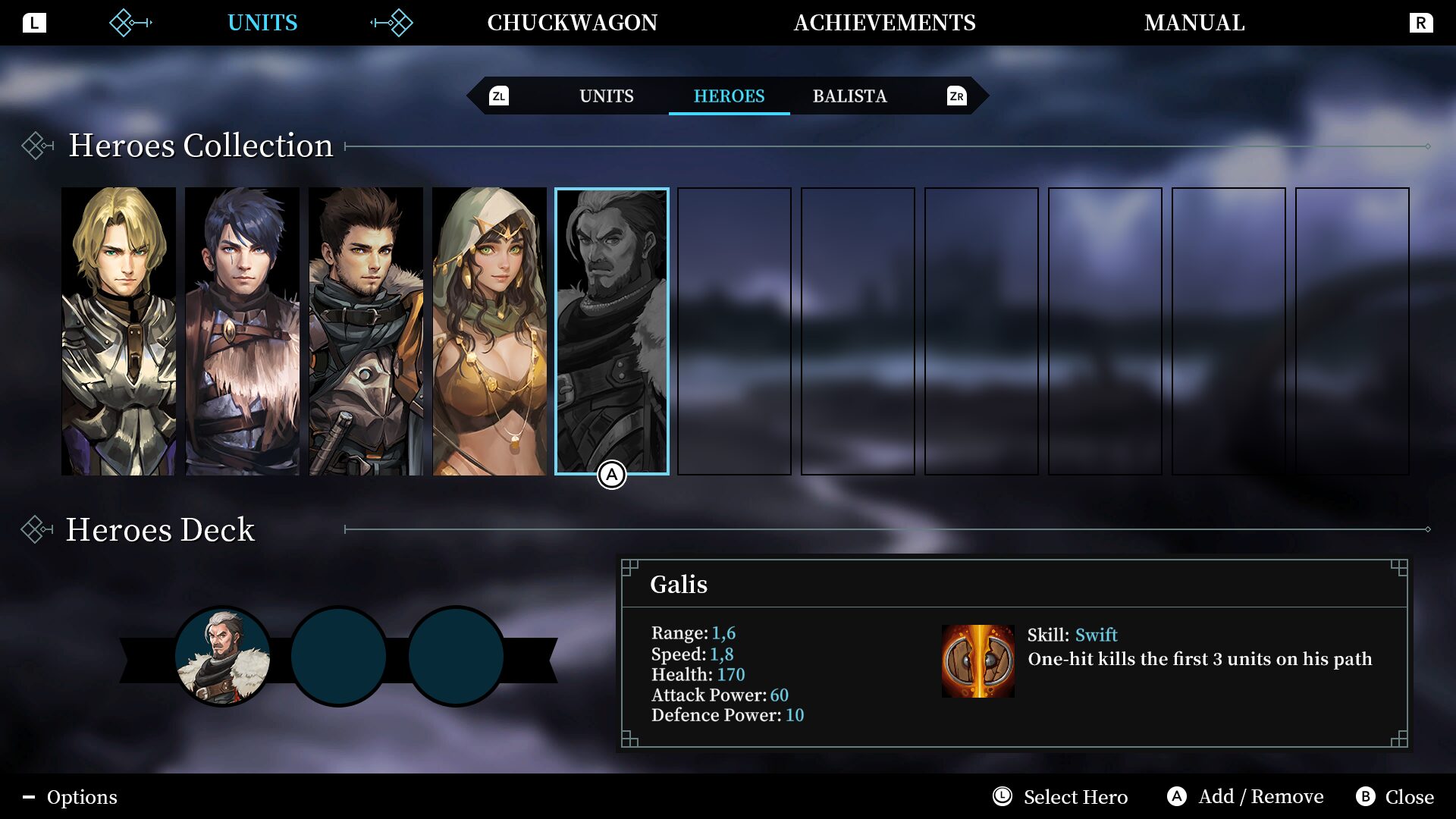Select the hooded green-eyed woman hero card

[489, 331]
